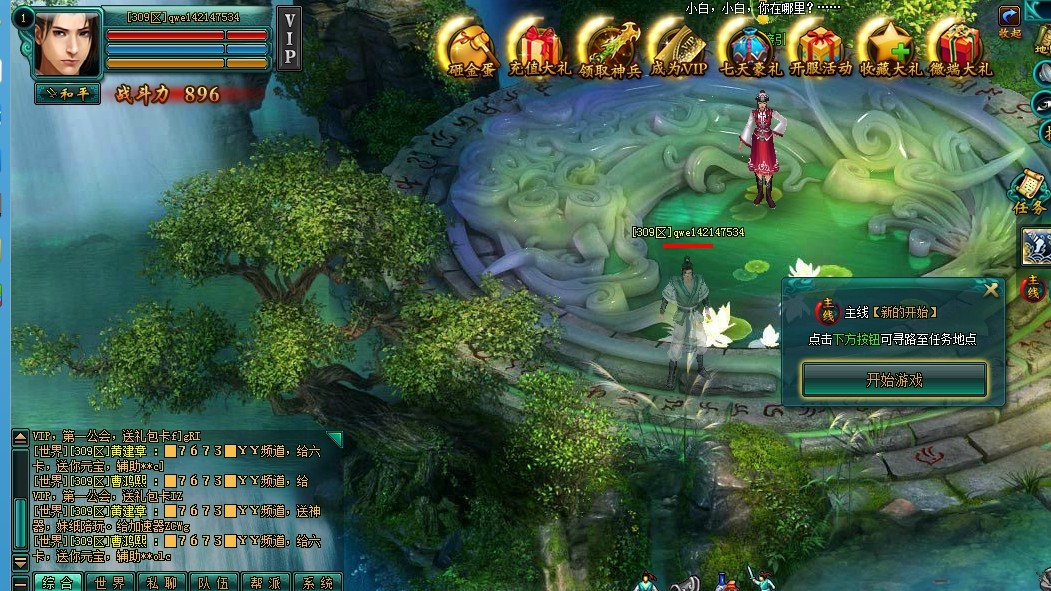This screenshot has width=1051, height=591.
Task: Click the VIP badge beside player bars
Action: [289, 38]
